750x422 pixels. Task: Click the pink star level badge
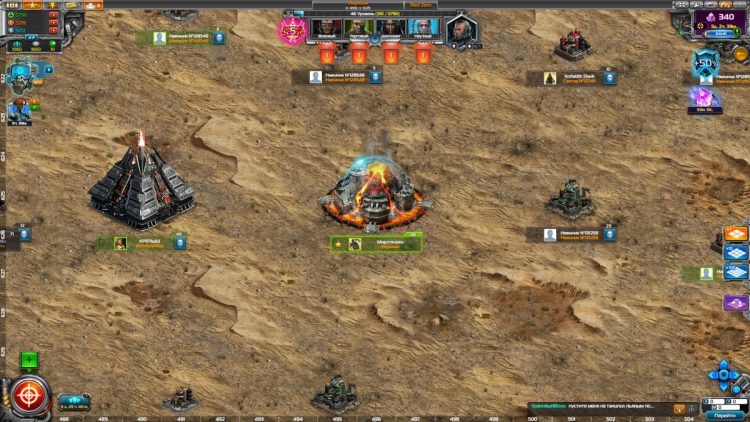click(x=292, y=30)
